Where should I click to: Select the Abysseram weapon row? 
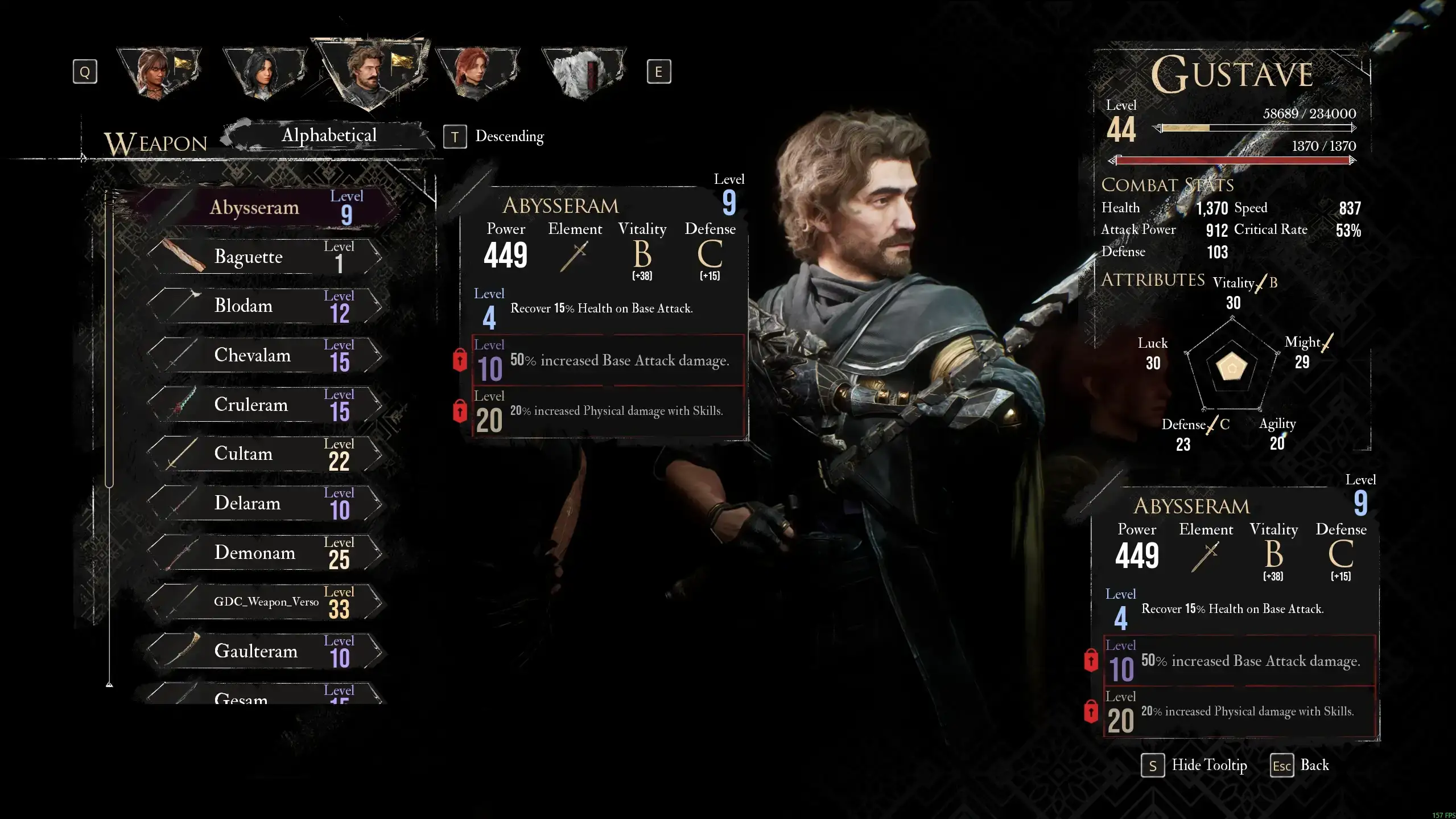pyautogui.click(x=267, y=207)
